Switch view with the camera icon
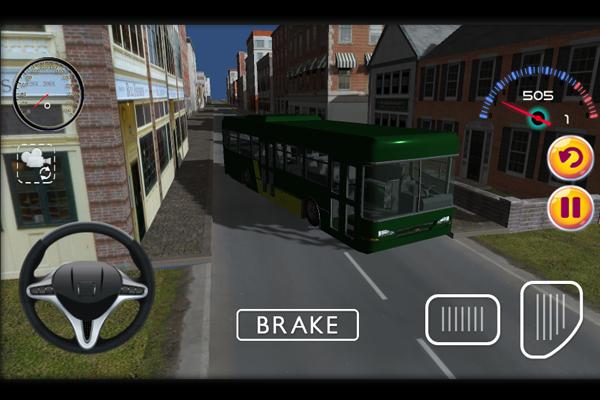The height and width of the screenshot is (400, 600). point(35,163)
